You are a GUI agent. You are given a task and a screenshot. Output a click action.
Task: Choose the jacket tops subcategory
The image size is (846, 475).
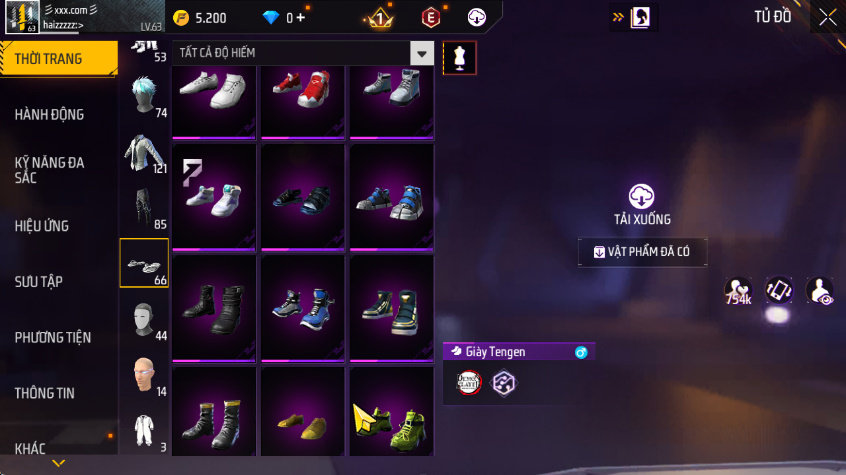point(144,153)
